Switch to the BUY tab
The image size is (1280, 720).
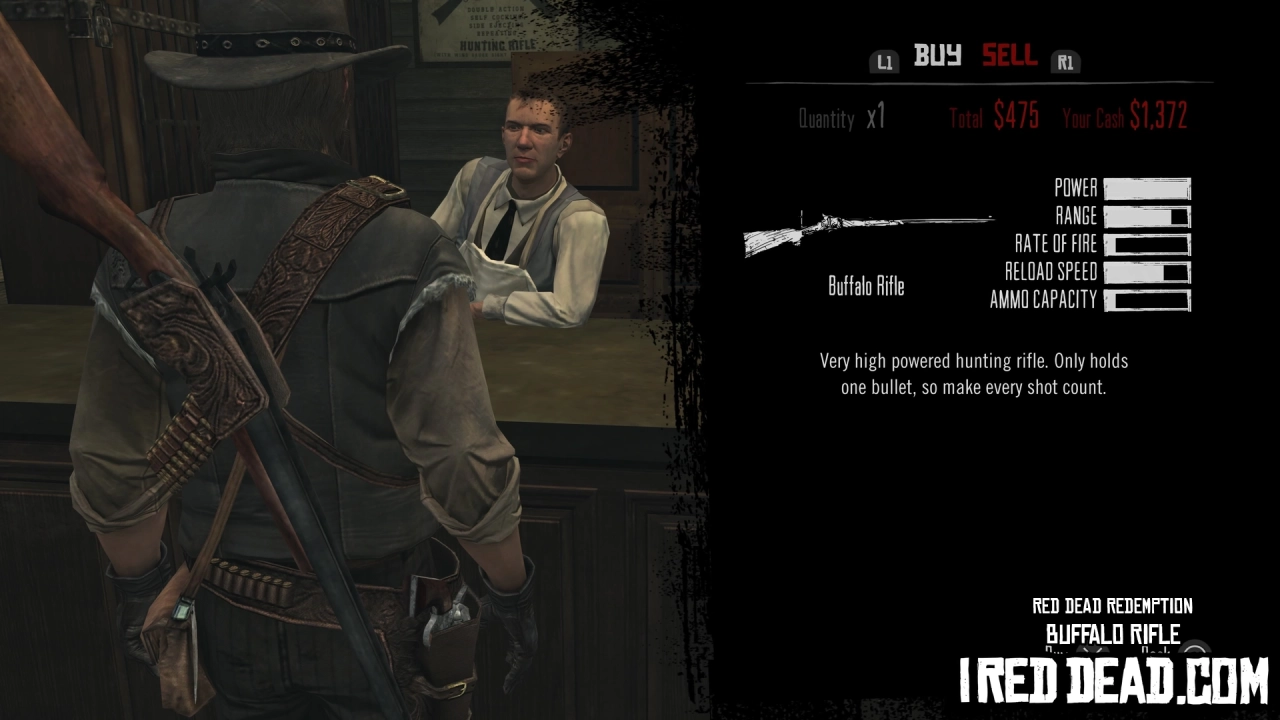click(938, 57)
